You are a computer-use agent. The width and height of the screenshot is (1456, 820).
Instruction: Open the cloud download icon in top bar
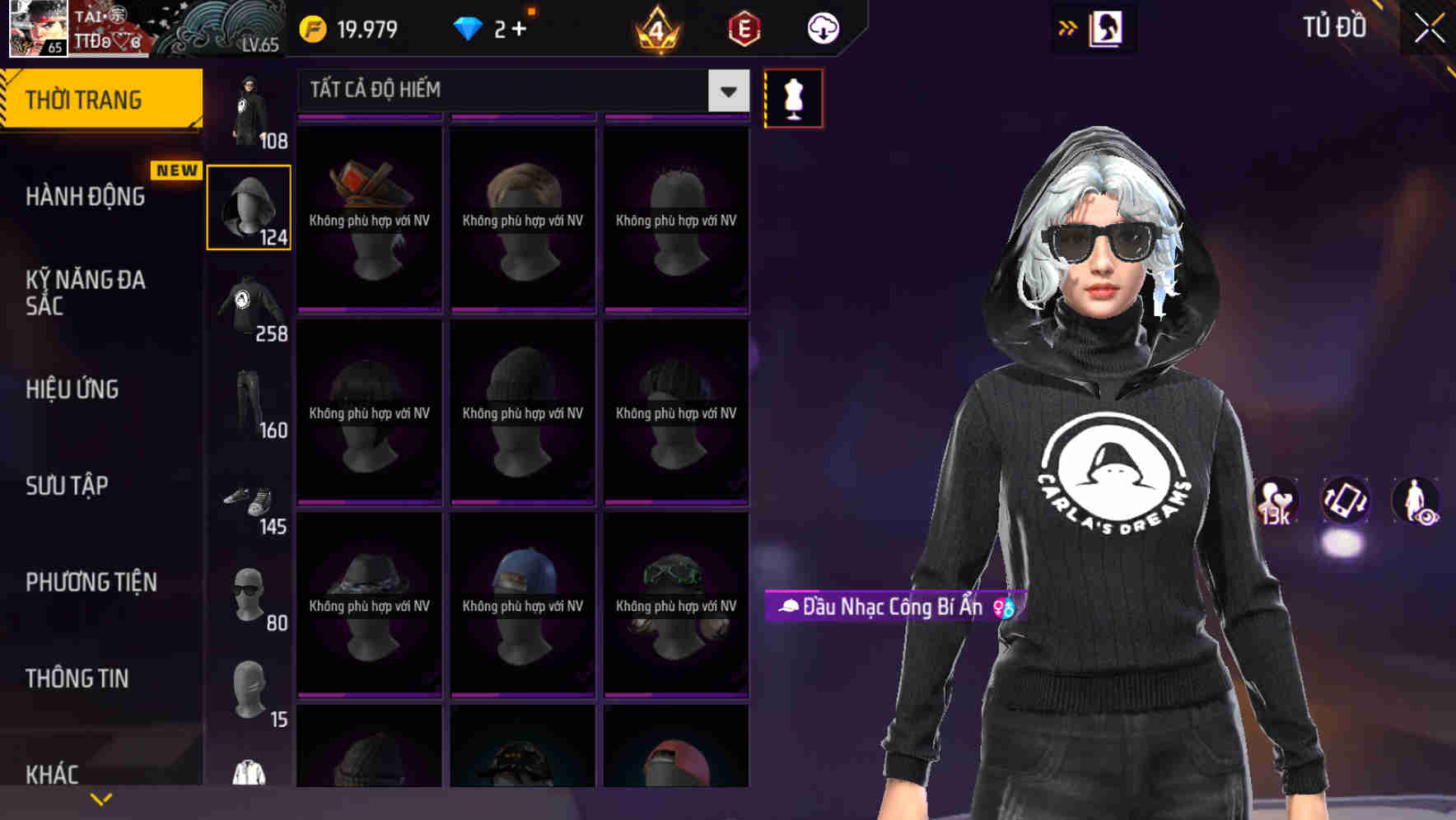[821, 27]
